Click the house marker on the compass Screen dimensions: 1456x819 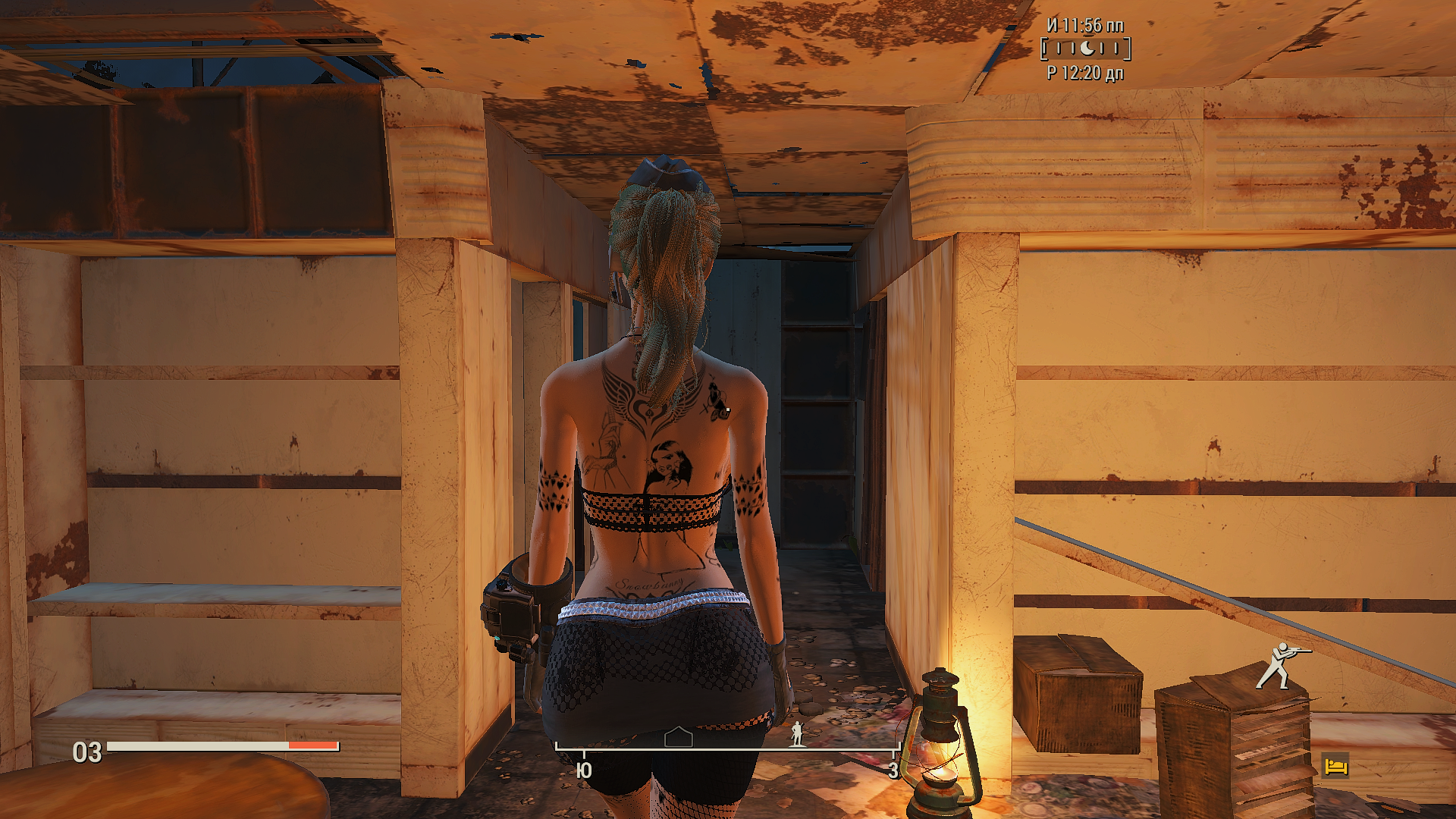(678, 737)
